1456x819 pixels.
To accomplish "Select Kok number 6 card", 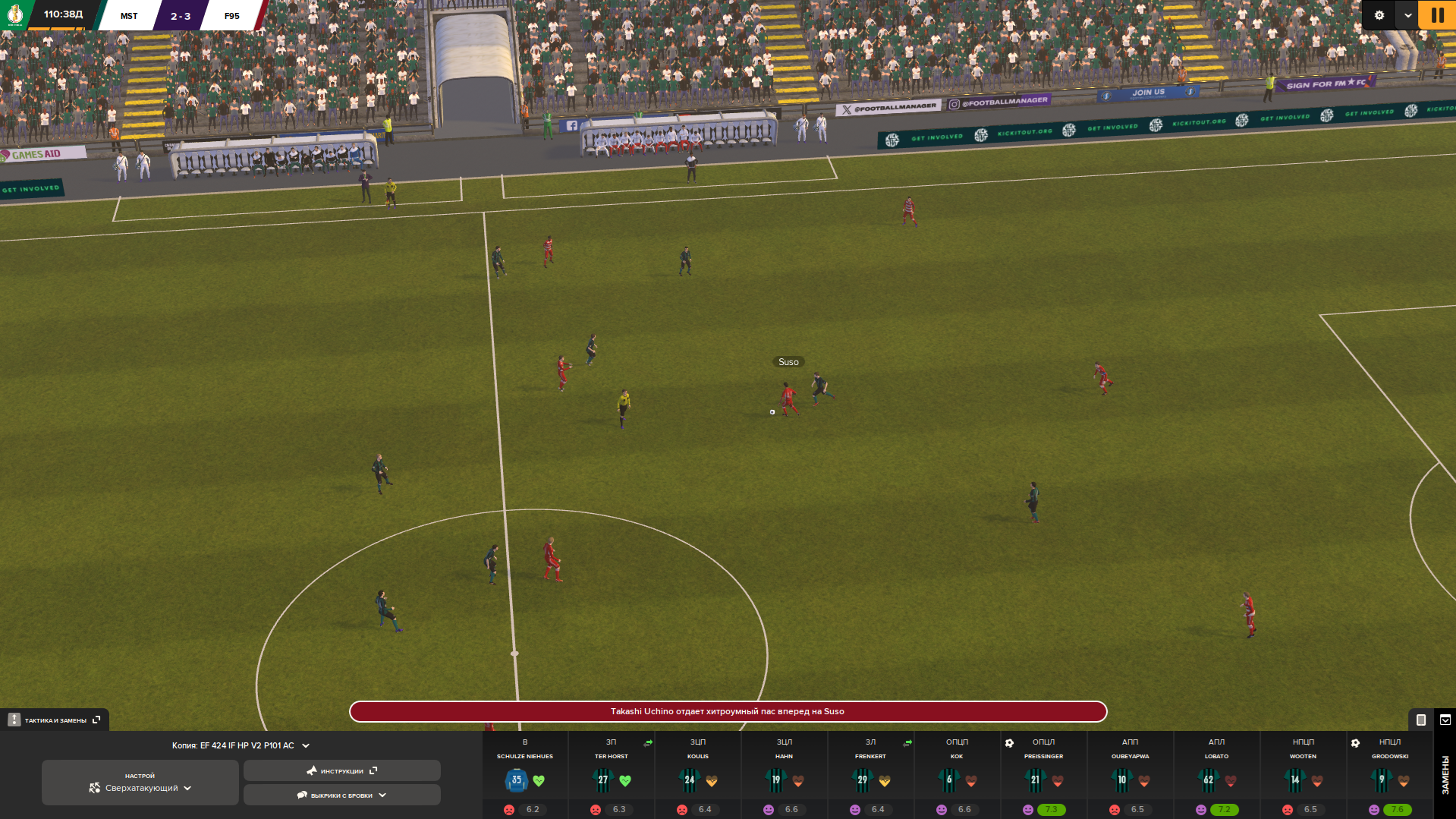I will click(x=957, y=774).
